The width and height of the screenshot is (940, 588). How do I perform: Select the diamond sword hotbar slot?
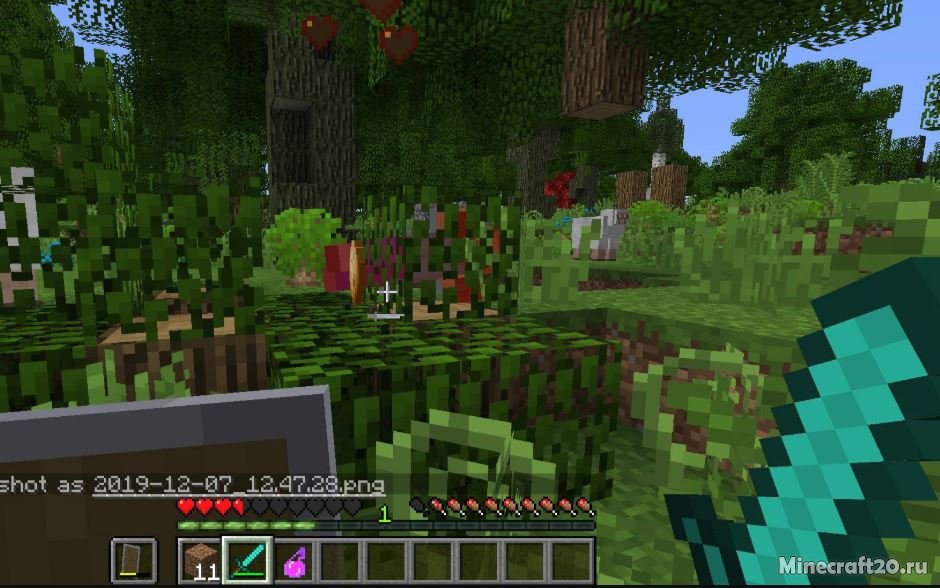(x=248, y=560)
